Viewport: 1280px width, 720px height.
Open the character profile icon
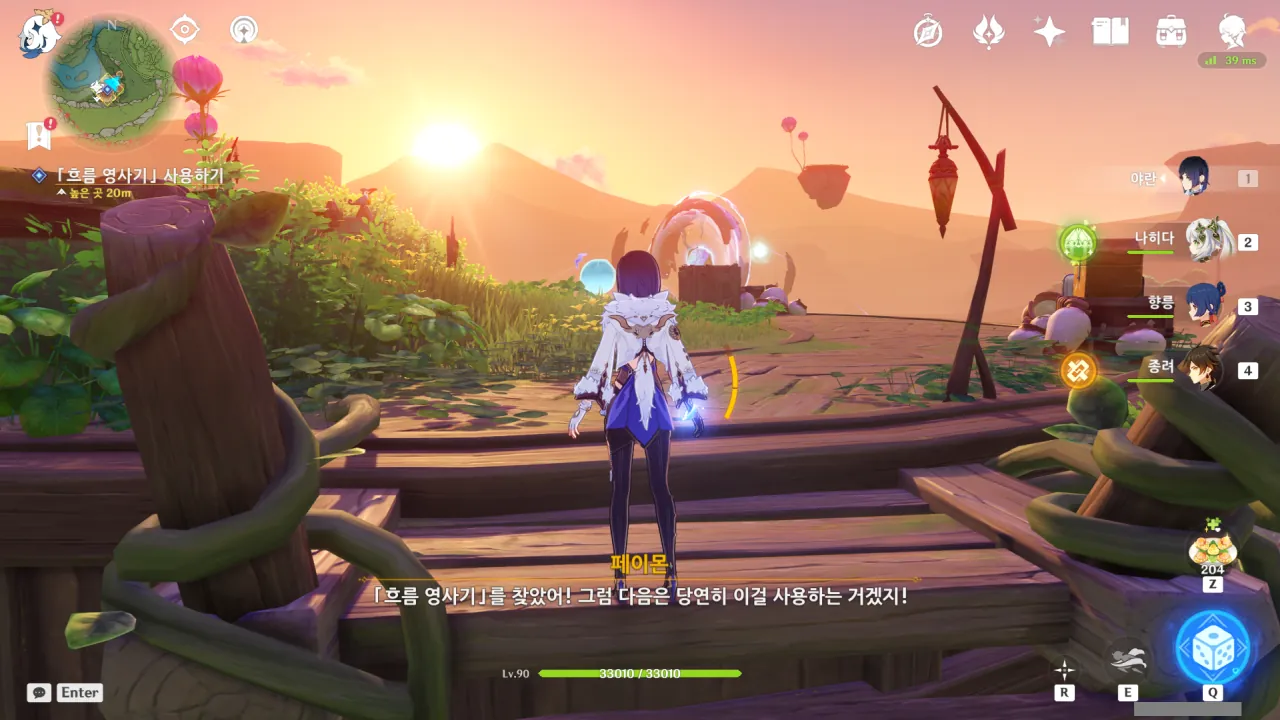(x=1231, y=30)
